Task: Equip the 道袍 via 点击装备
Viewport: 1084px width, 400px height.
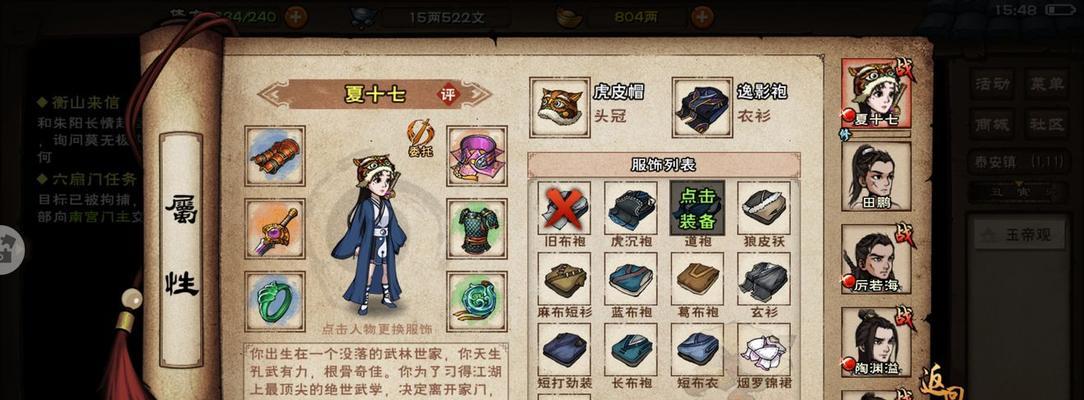Action: pyautogui.click(x=695, y=207)
